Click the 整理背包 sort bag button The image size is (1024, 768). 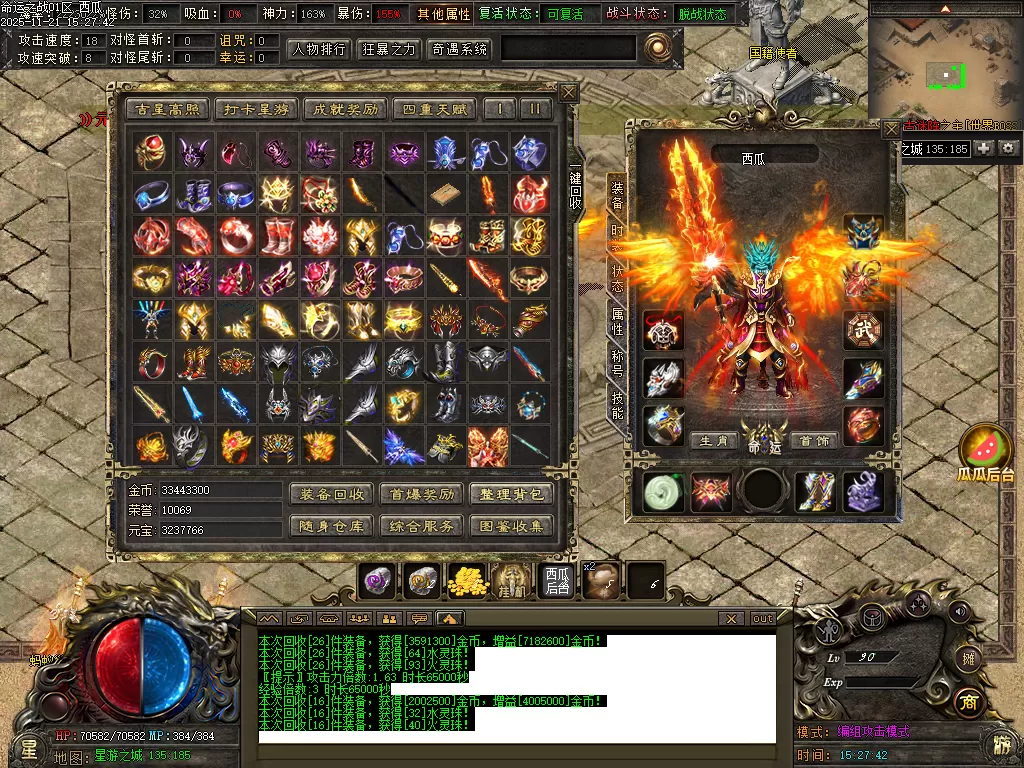[x=510, y=494]
